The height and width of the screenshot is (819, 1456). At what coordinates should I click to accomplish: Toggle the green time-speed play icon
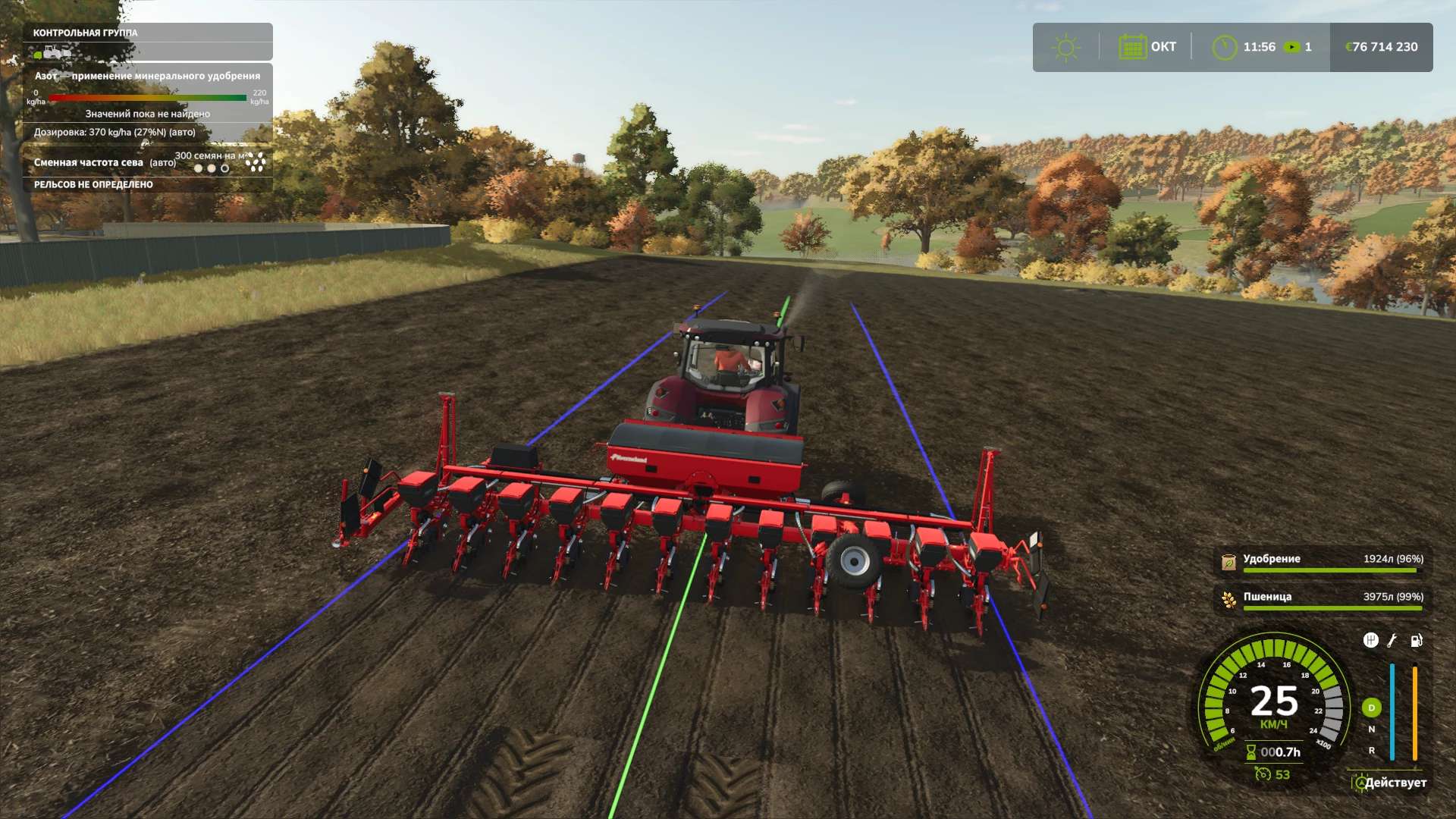(x=1291, y=47)
